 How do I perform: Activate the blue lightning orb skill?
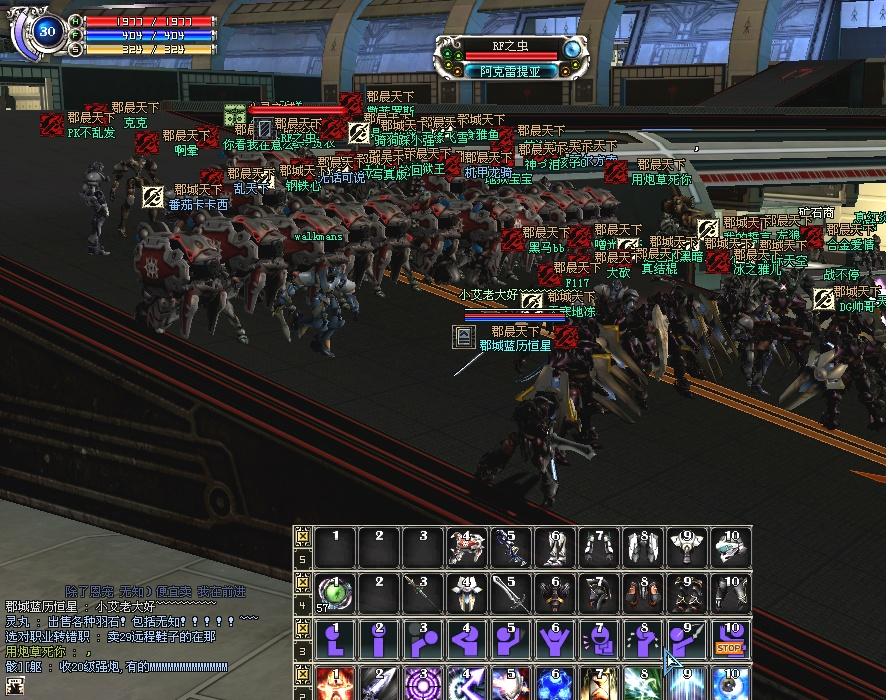tap(551, 684)
